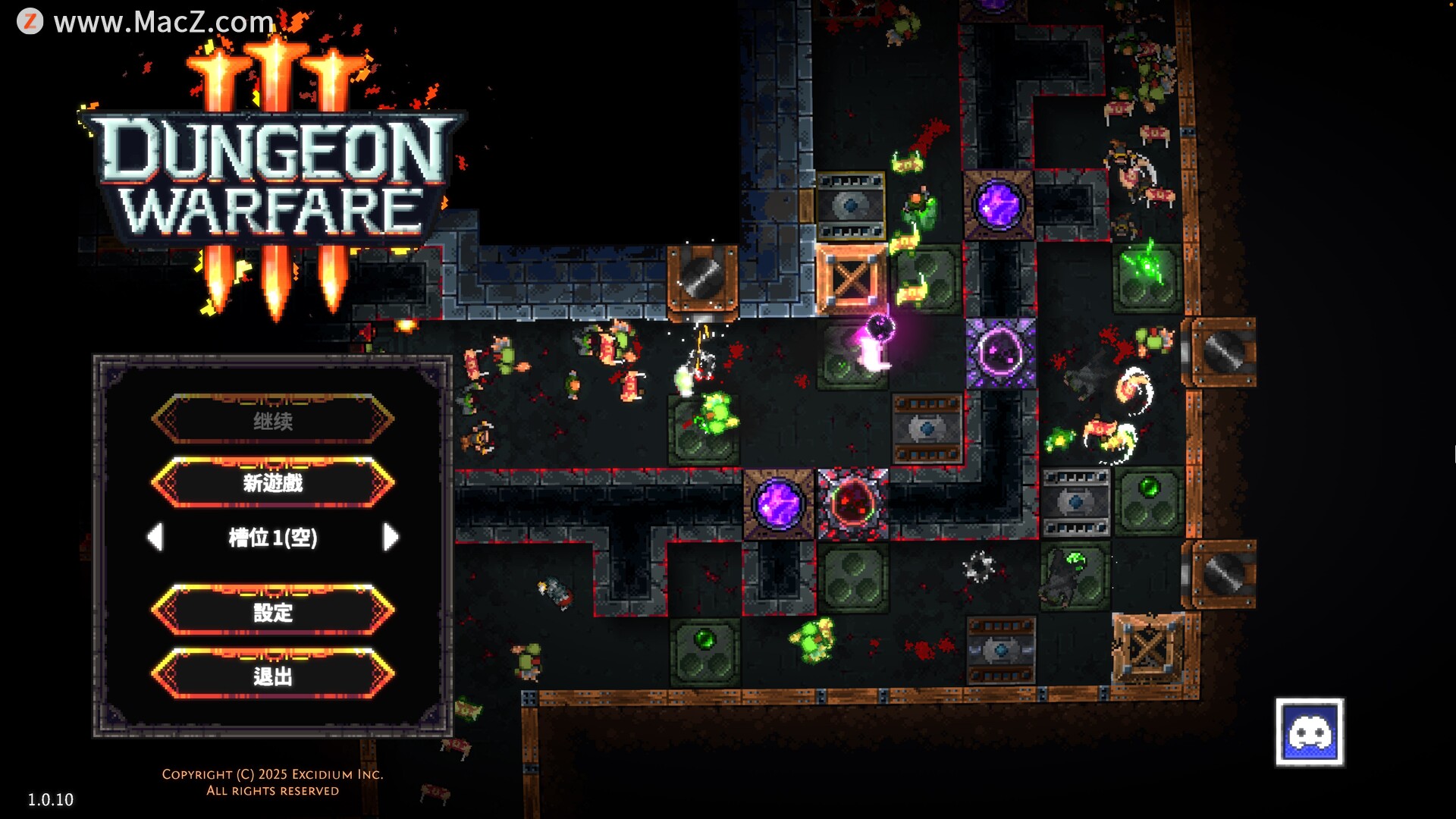1456x819 pixels.
Task: Click the greyed-out 继续 (Continue) button
Action: [273, 419]
